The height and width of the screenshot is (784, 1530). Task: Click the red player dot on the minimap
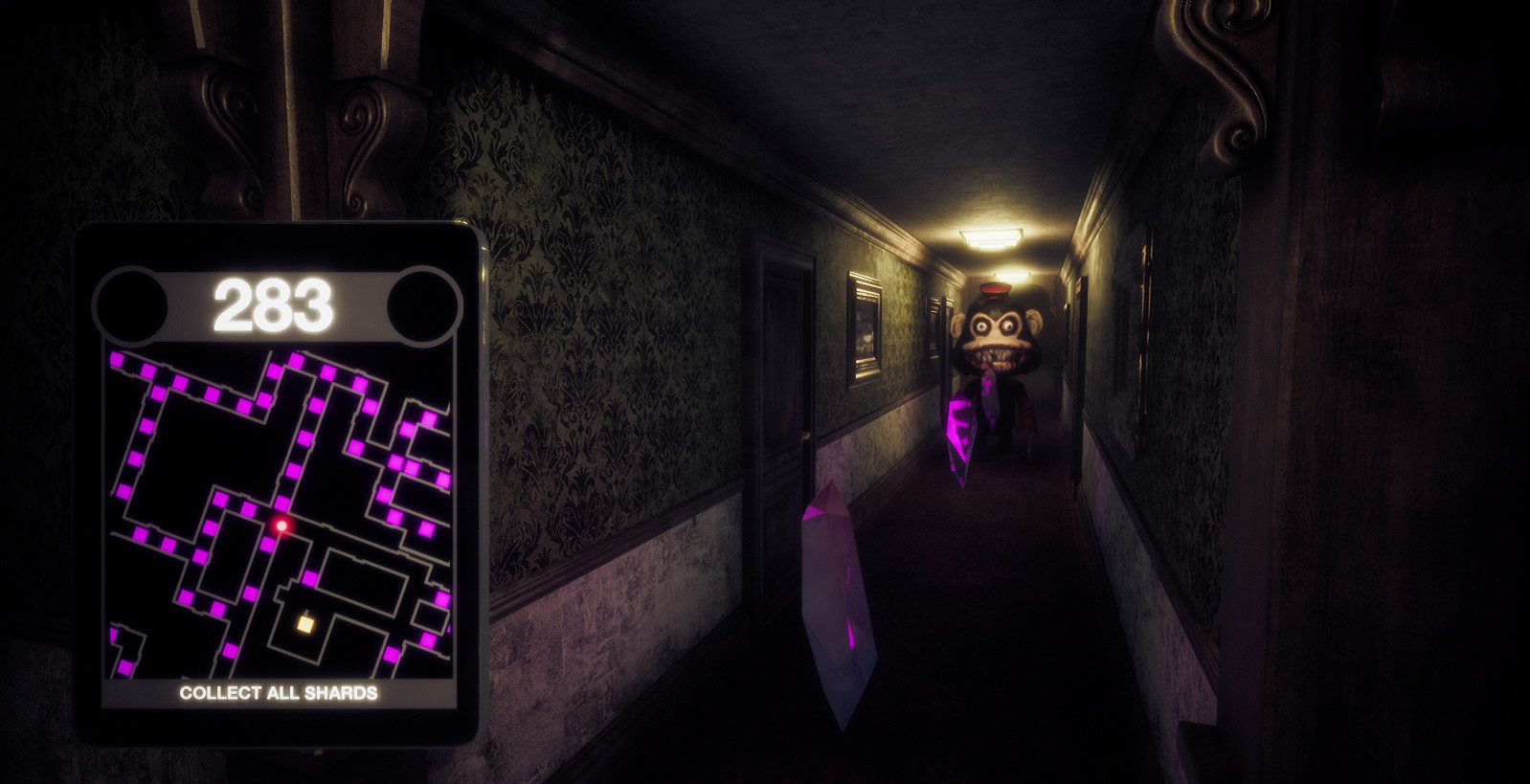[x=280, y=525]
